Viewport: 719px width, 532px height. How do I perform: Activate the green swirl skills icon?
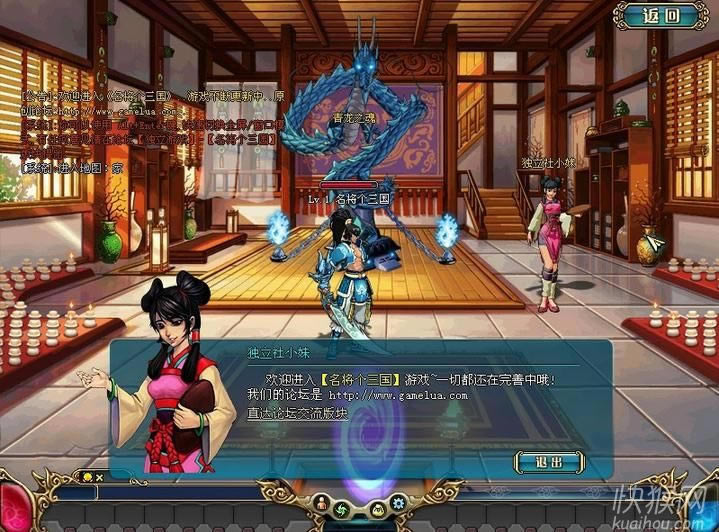pyautogui.click(x=340, y=508)
